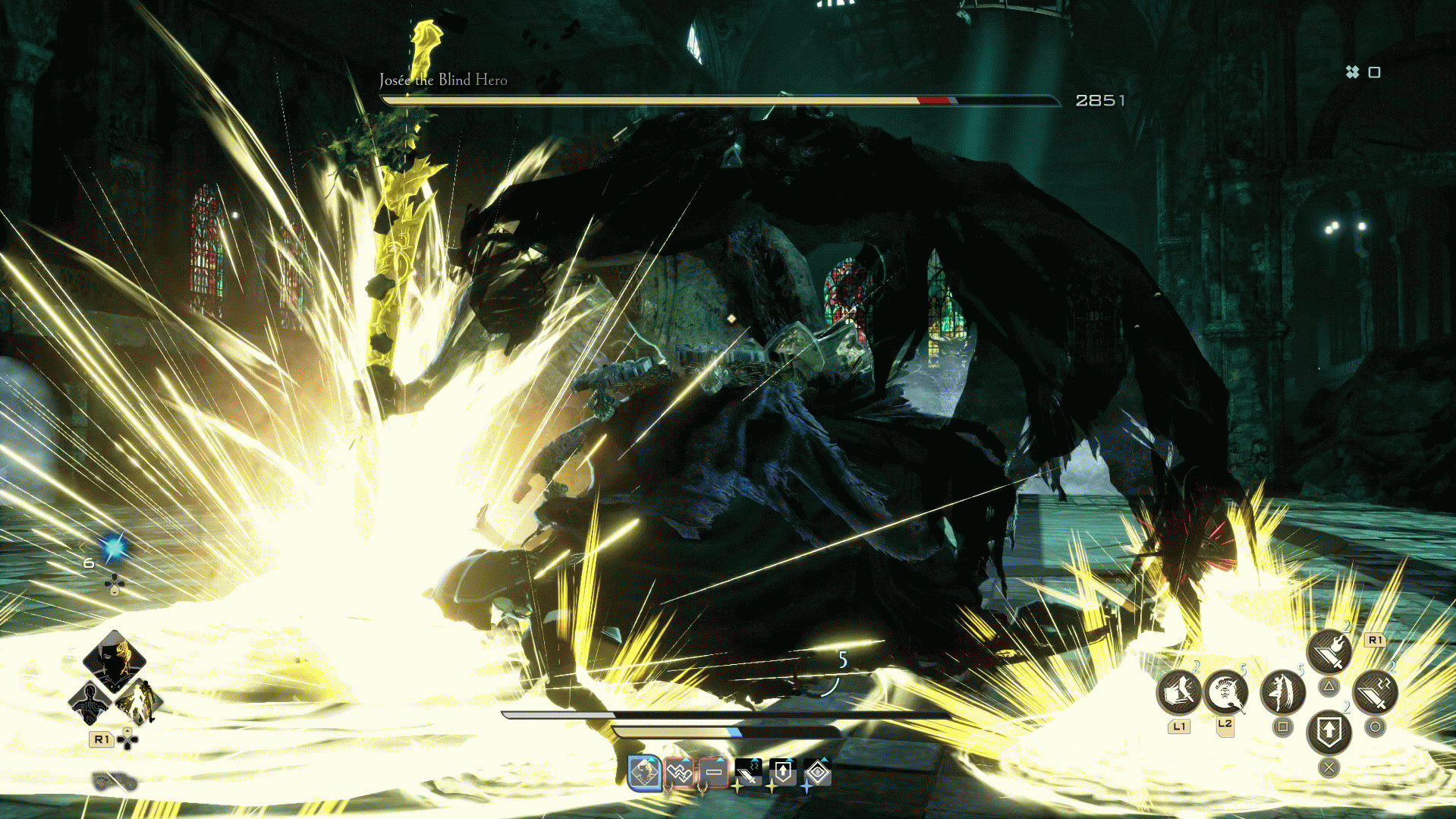Check the nested diamond buff icon
Image resolution: width=1456 pixels, height=819 pixels.
[x=817, y=773]
